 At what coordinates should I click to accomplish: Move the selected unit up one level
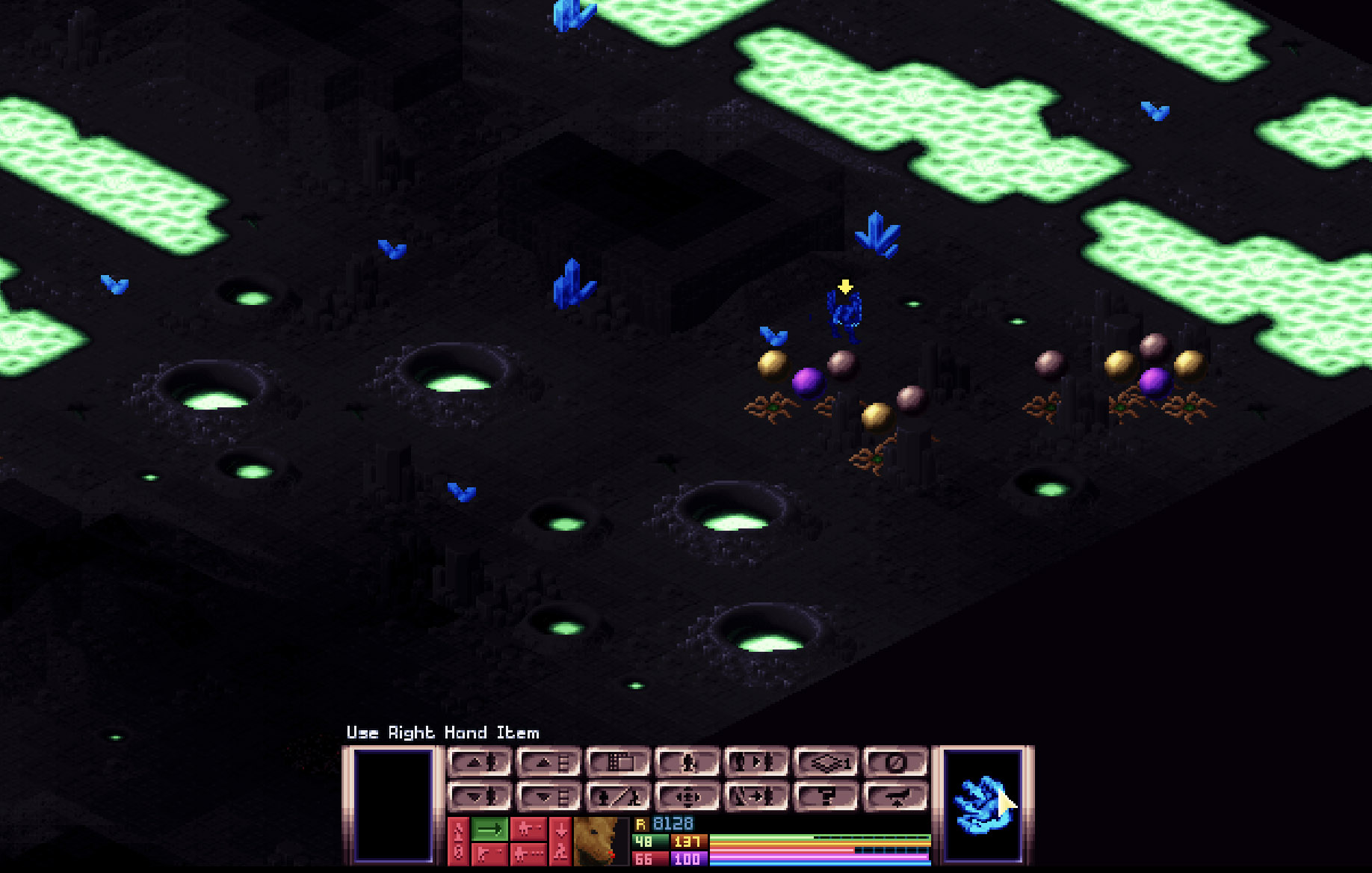coord(479,763)
